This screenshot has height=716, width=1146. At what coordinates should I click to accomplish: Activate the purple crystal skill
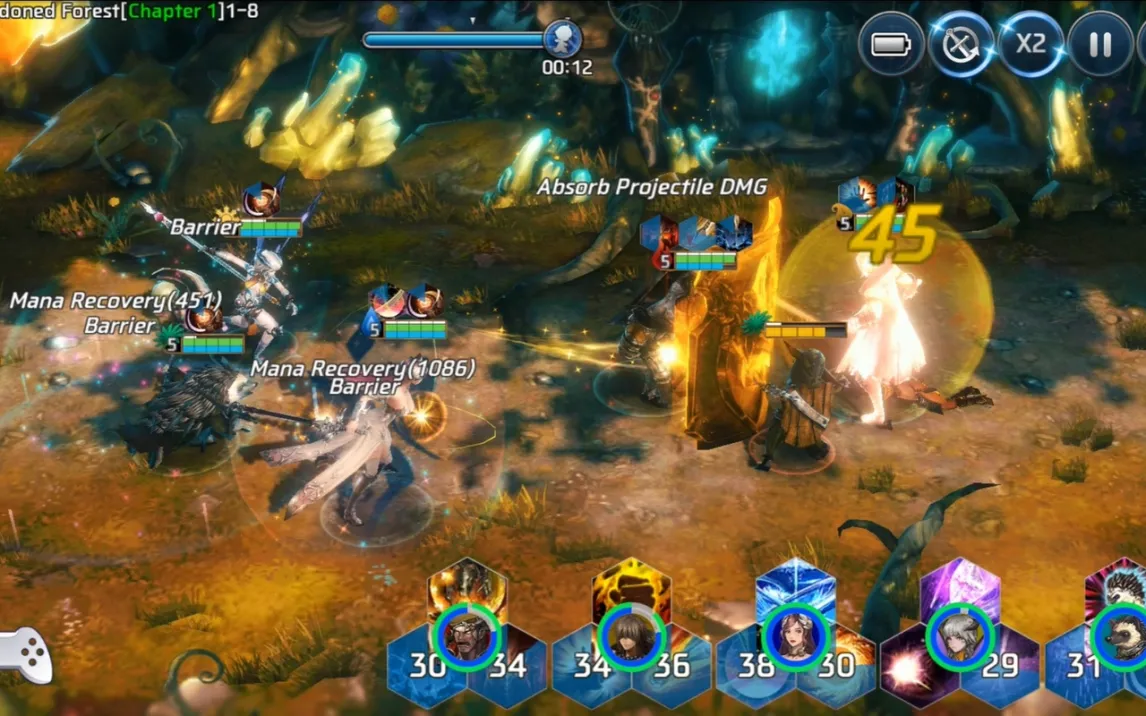(x=959, y=587)
